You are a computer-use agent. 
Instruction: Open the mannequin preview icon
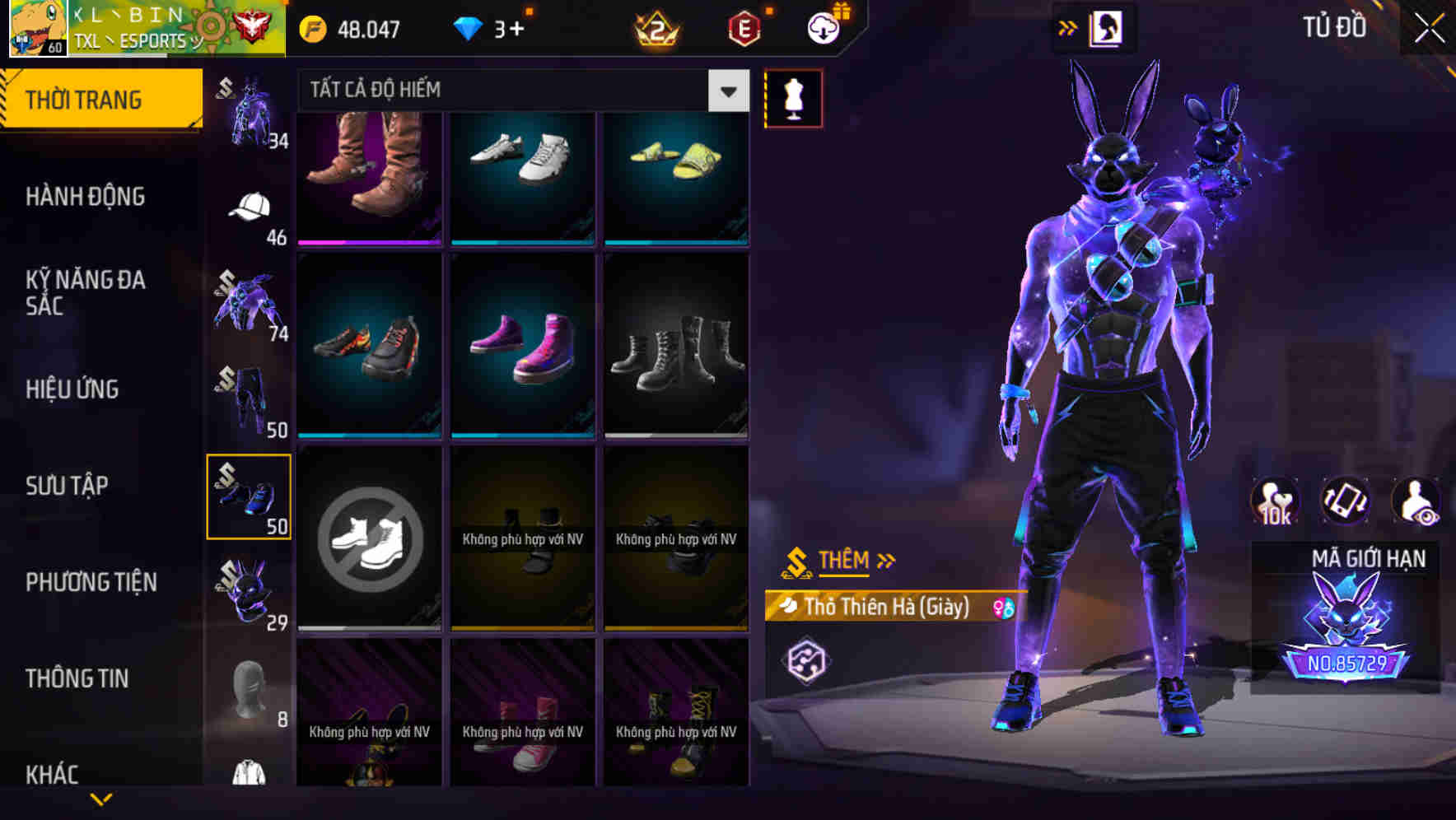point(793,97)
